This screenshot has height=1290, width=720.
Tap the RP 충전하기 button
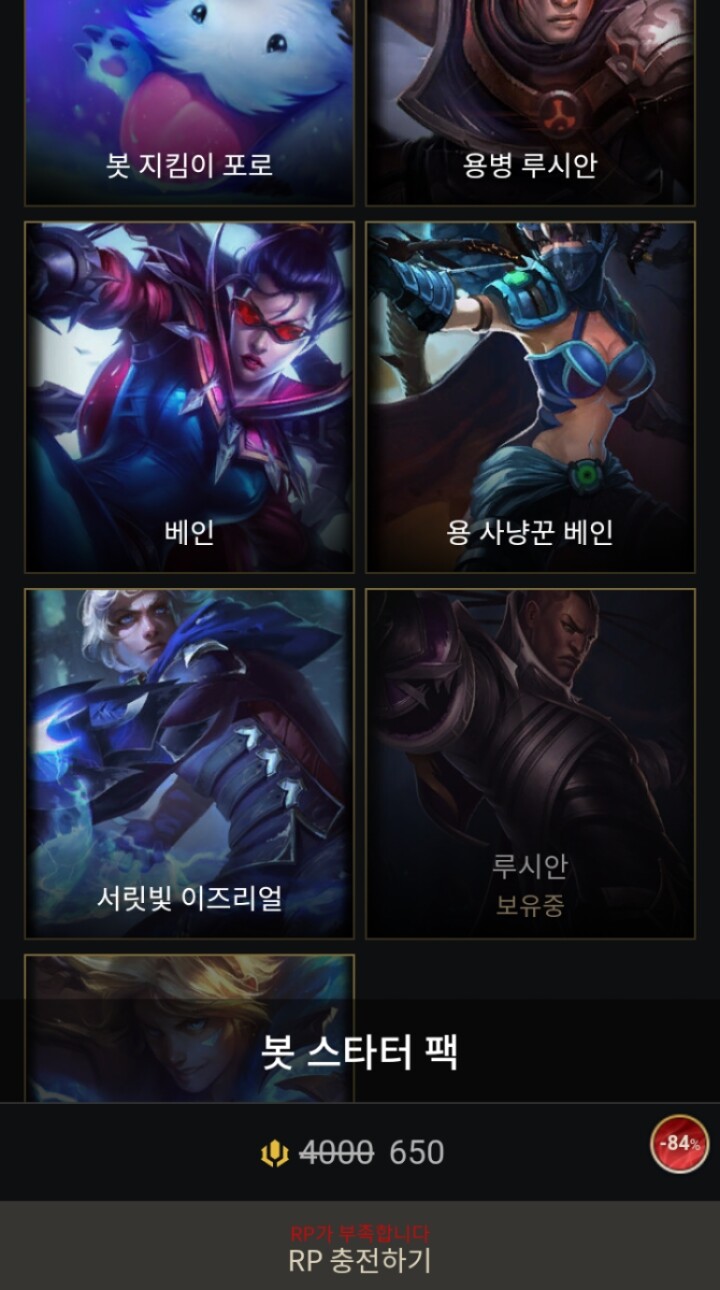click(x=360, y=1251)
